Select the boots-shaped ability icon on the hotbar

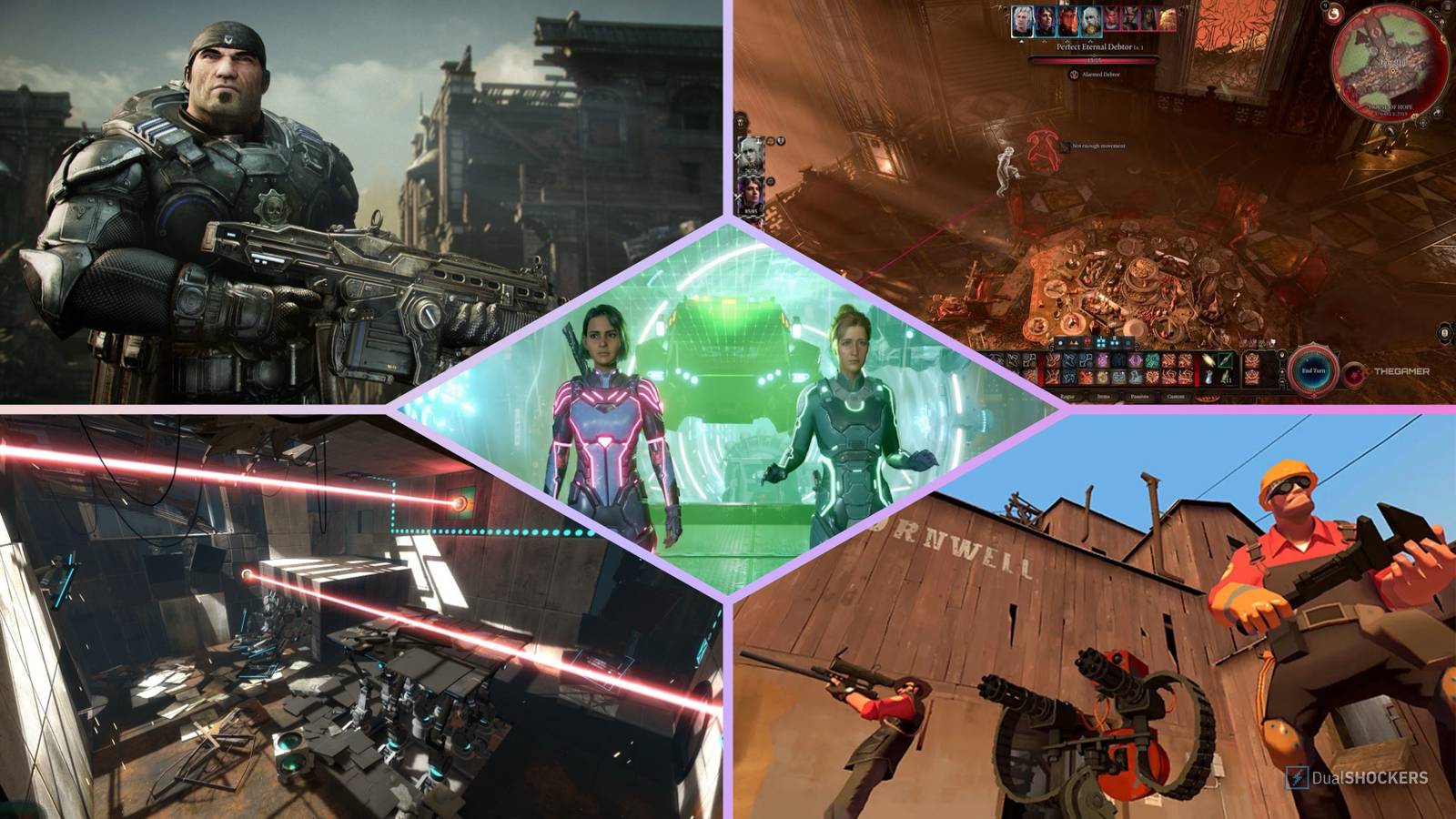pyautogui.click(x=1133, y=378)
